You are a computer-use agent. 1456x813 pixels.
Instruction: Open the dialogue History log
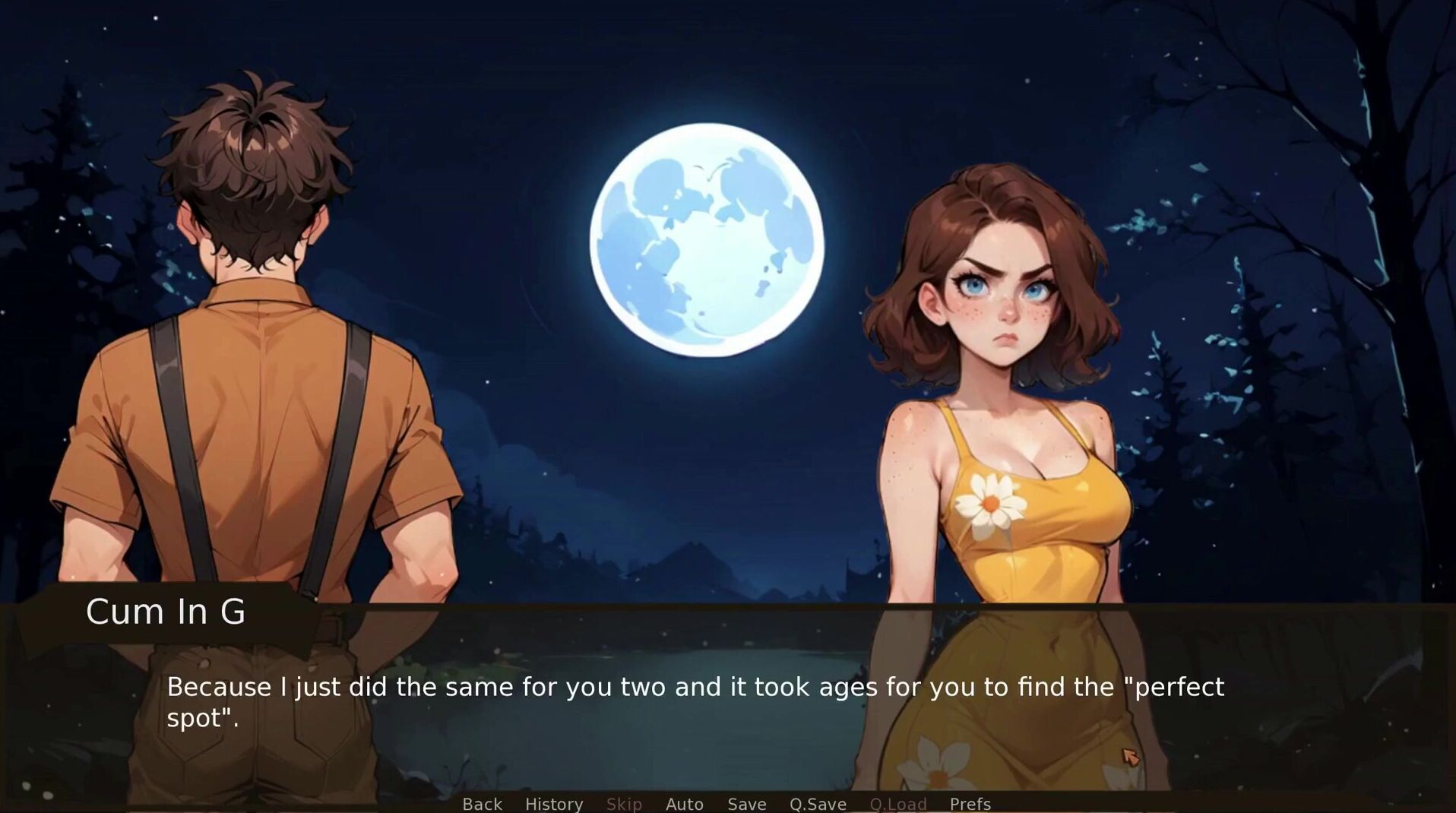(x=554, y=803)
